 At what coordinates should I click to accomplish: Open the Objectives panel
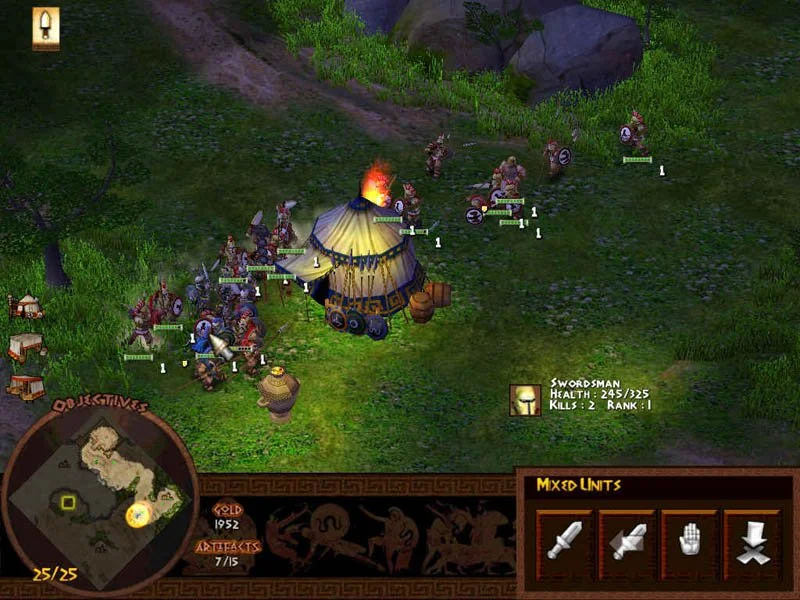pyautogui.click(x=100, y=406)
